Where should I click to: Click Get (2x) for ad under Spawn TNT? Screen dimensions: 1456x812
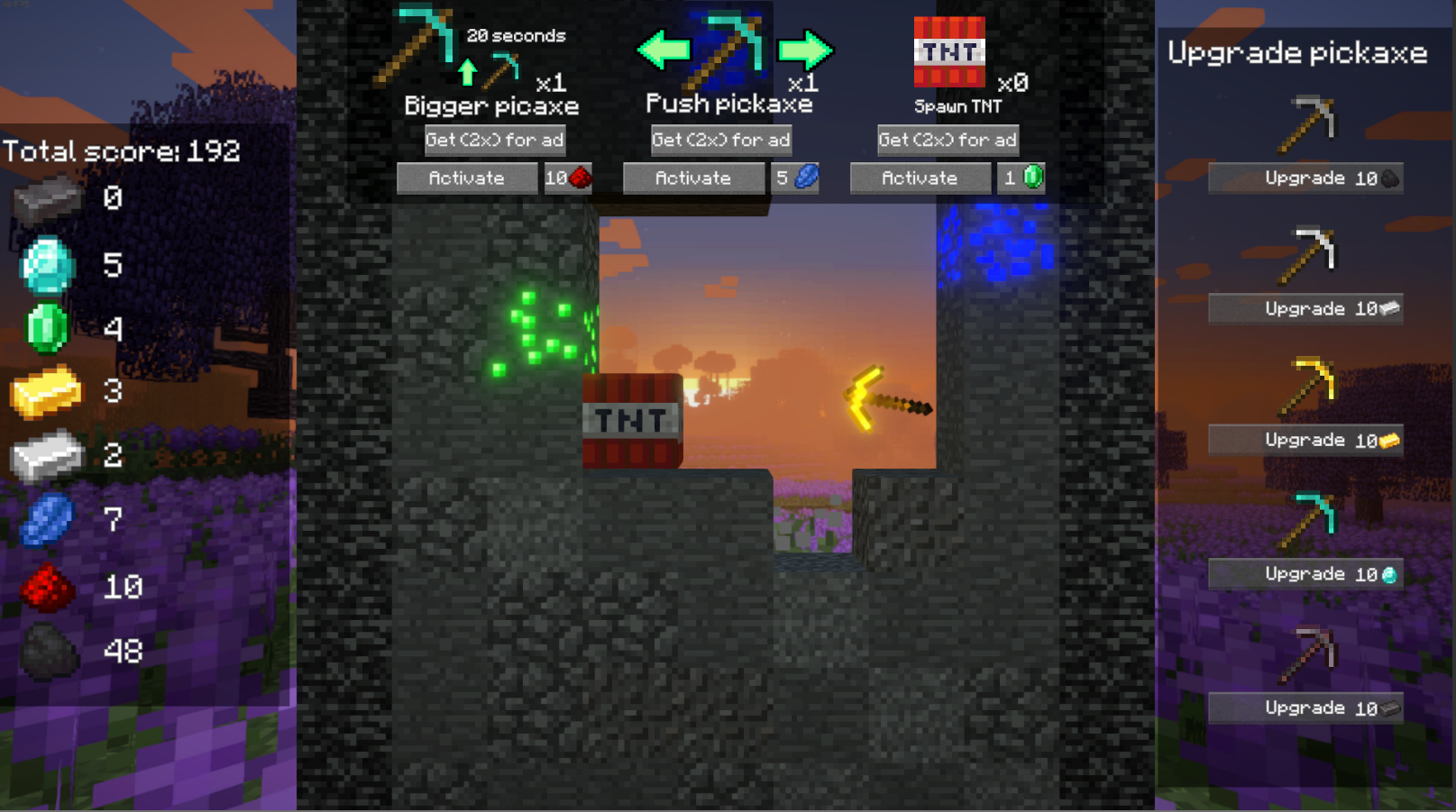pos(948,140)
